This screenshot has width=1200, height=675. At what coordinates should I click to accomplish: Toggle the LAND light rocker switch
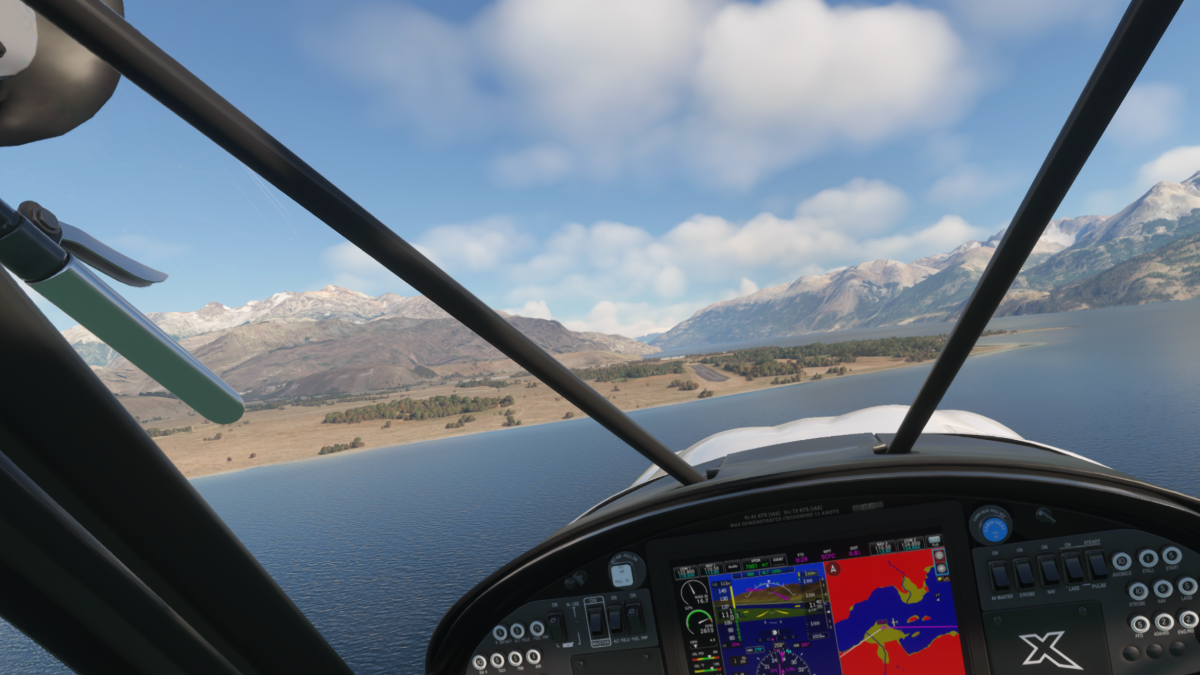[x=1074, y=569]
